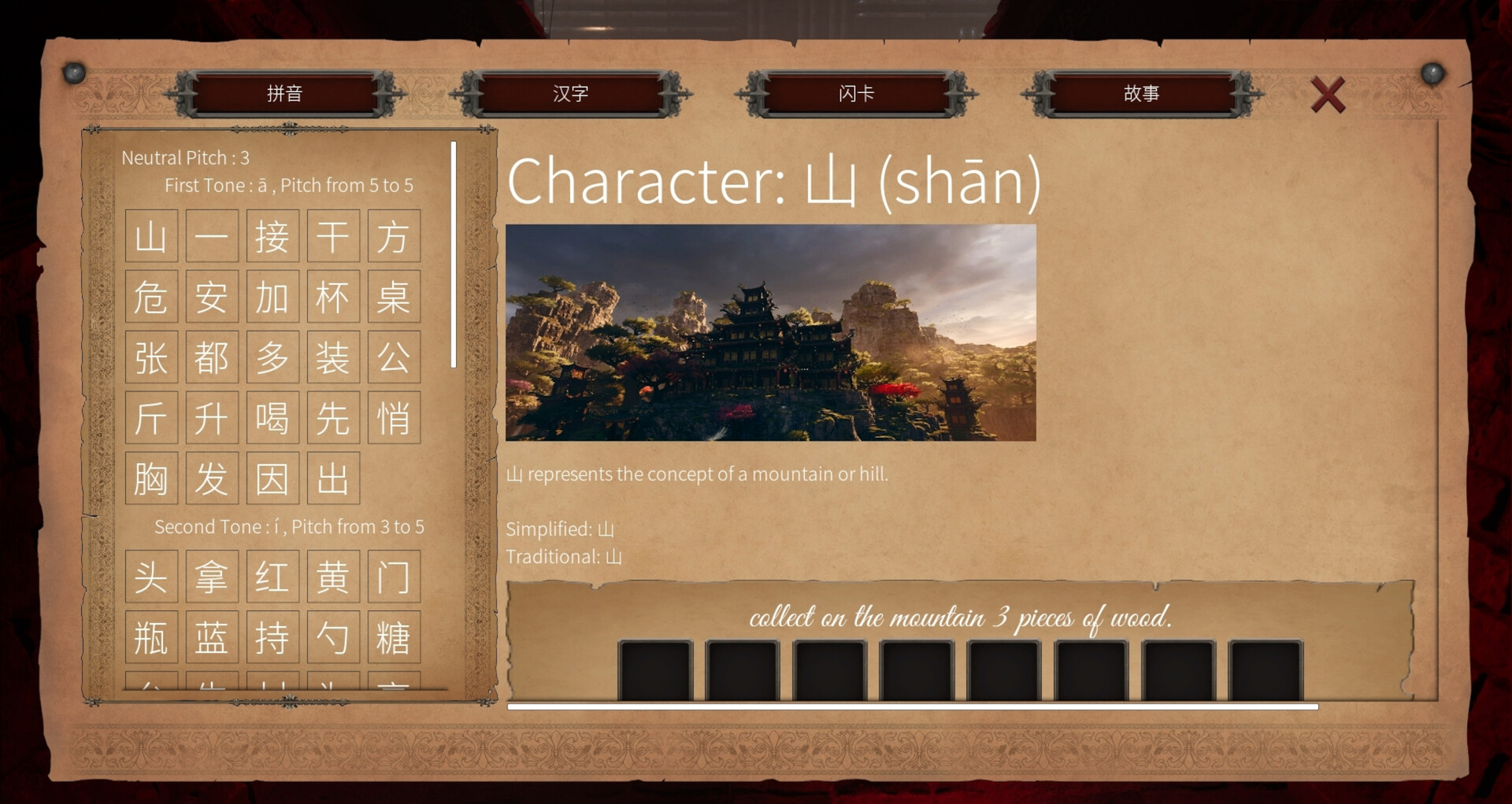
Task: Select the 接 character tile
Action: tap(272, 235)
